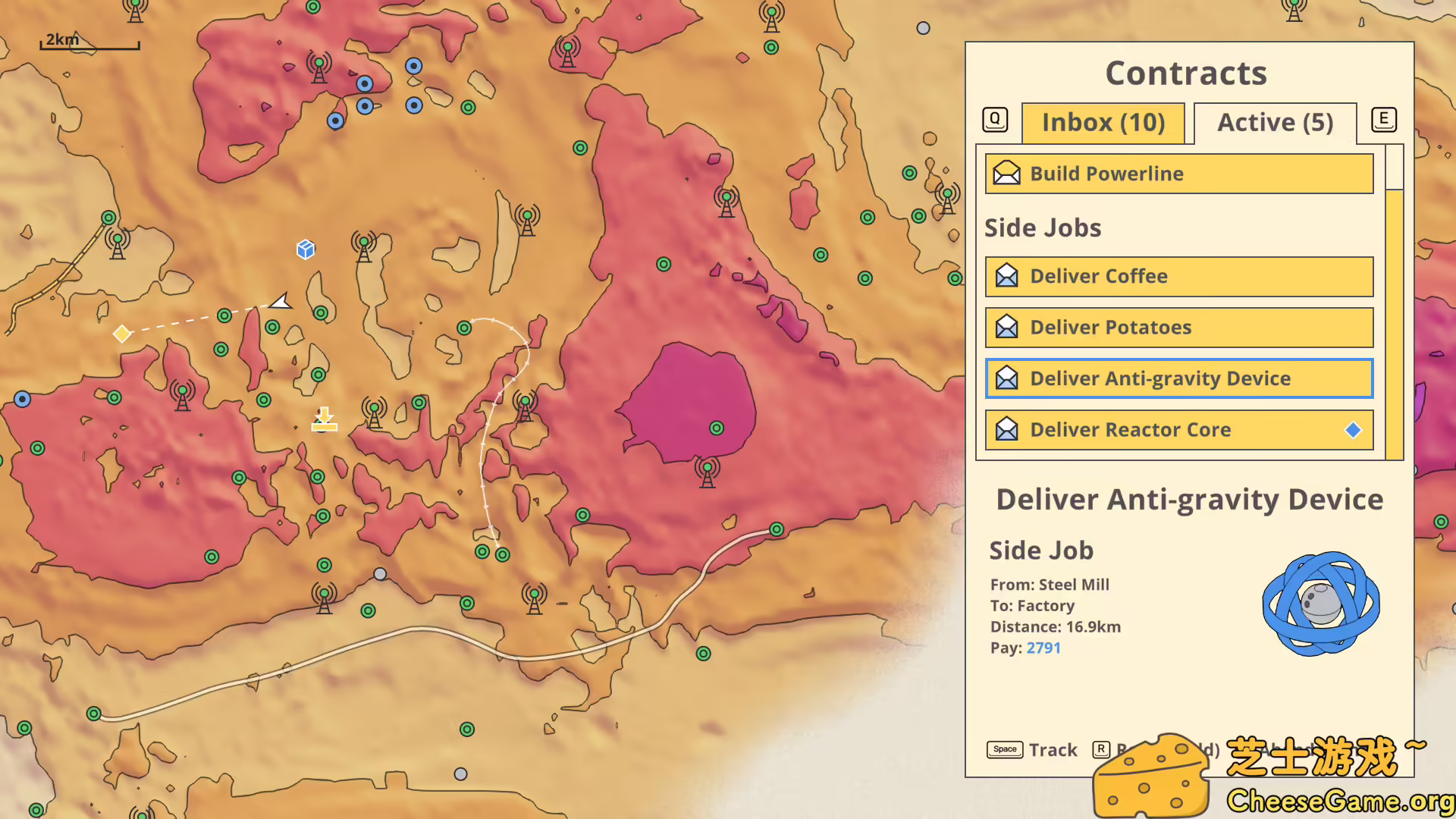Switch to the Active contracts tab

point(1275,123)
